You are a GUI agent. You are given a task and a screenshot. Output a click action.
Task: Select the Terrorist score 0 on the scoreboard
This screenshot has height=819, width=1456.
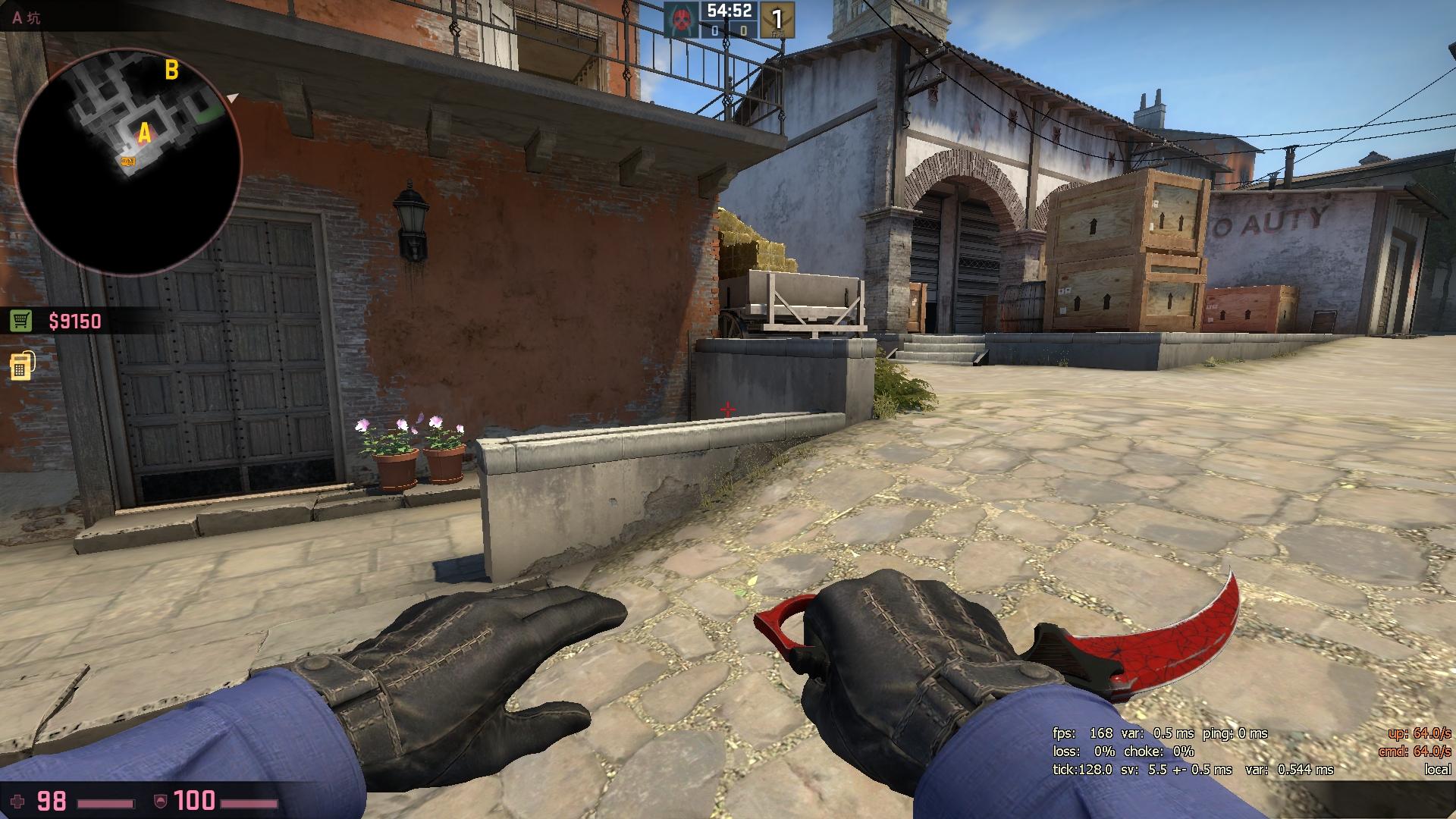pyautogui.click(x=715, y=32)
